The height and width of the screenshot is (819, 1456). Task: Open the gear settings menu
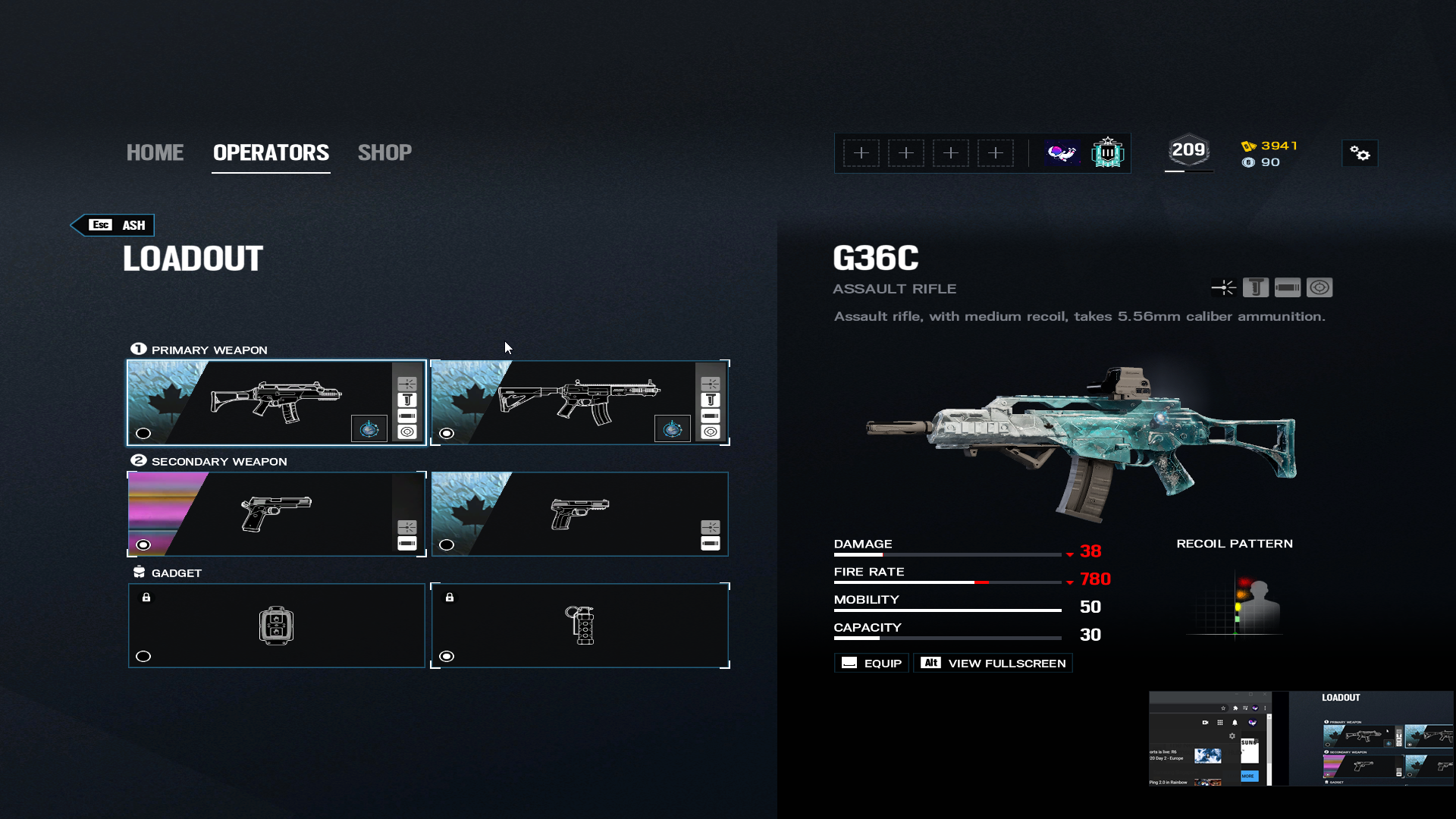[x=1360, y=154]
